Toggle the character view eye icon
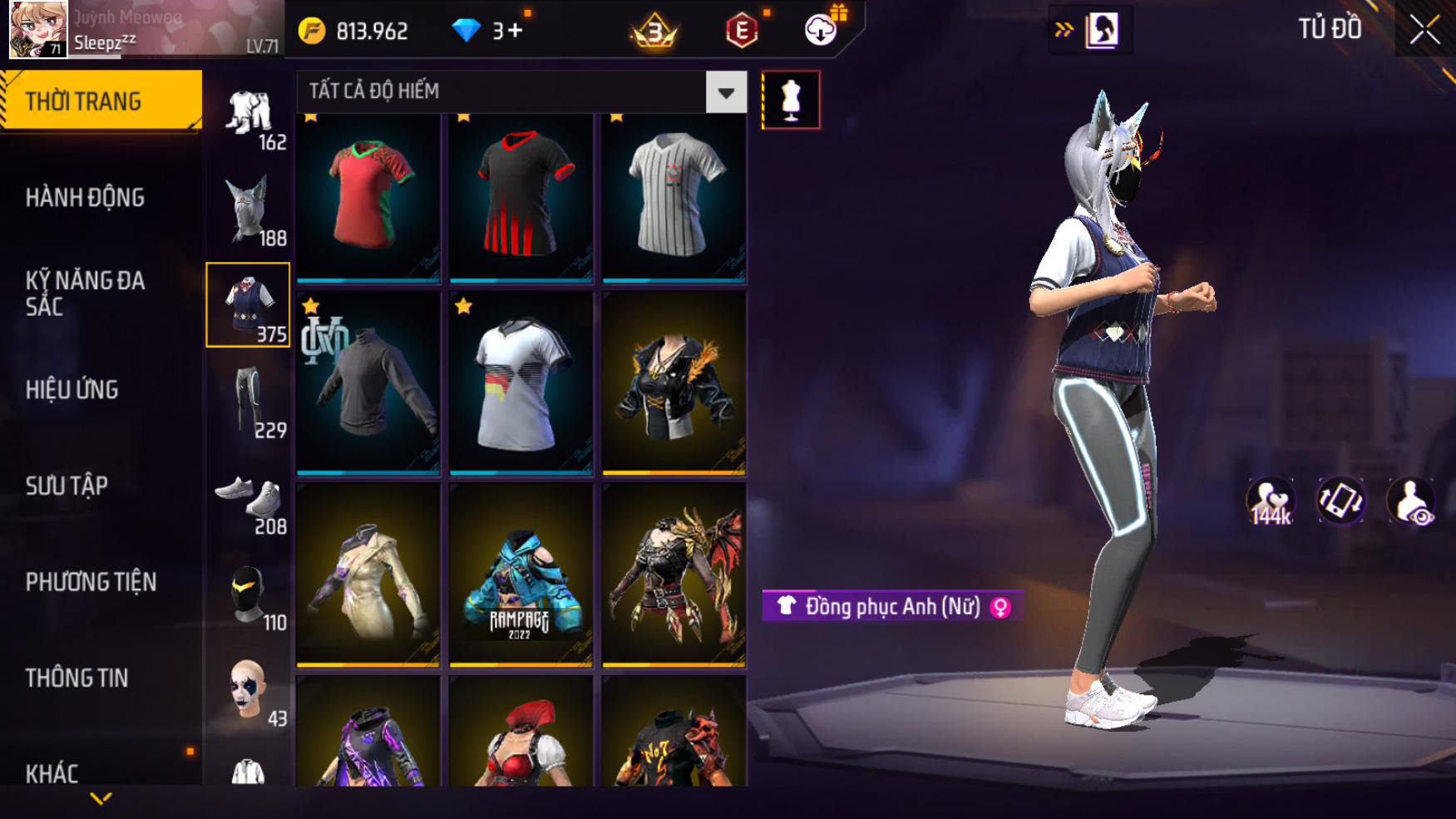Screen dimensions: 1456x819 (1410, 501)
